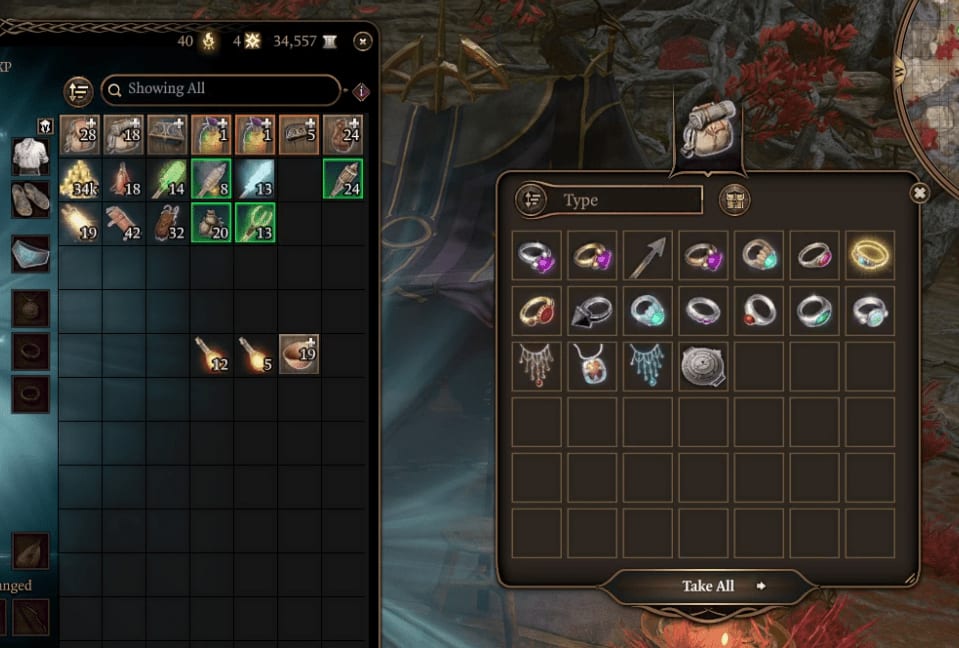Pick the black spiked silver ring

[592, 311]
